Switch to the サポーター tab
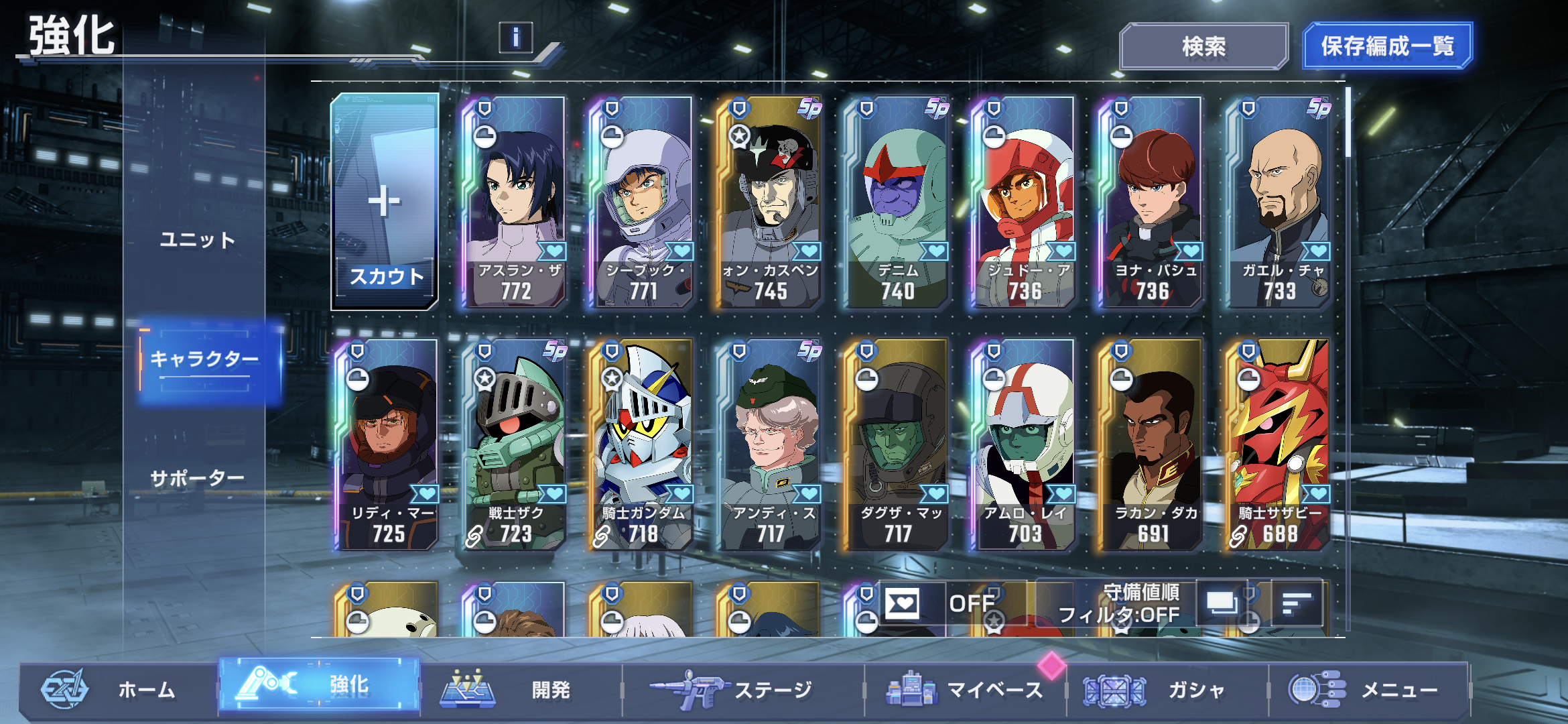The image size is (1568, 724). (x=197, y=479)
